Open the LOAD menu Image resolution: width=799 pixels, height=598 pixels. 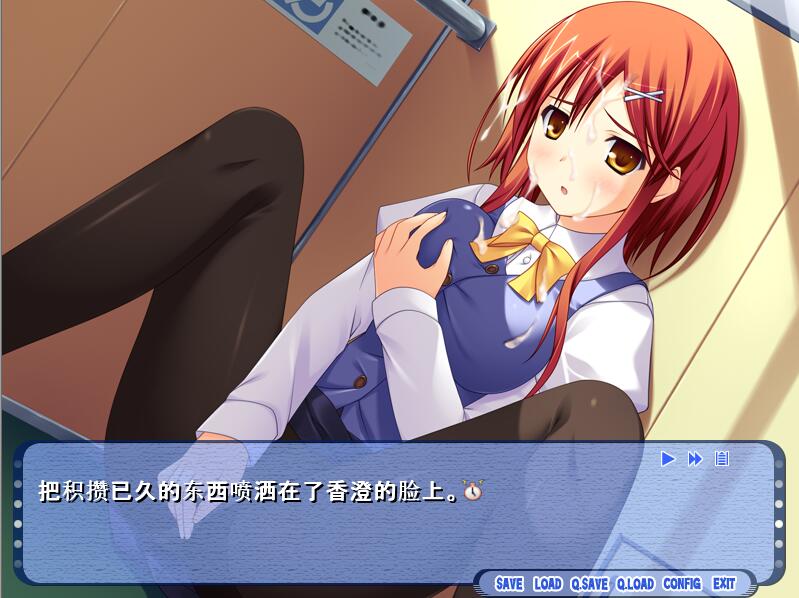547,583
